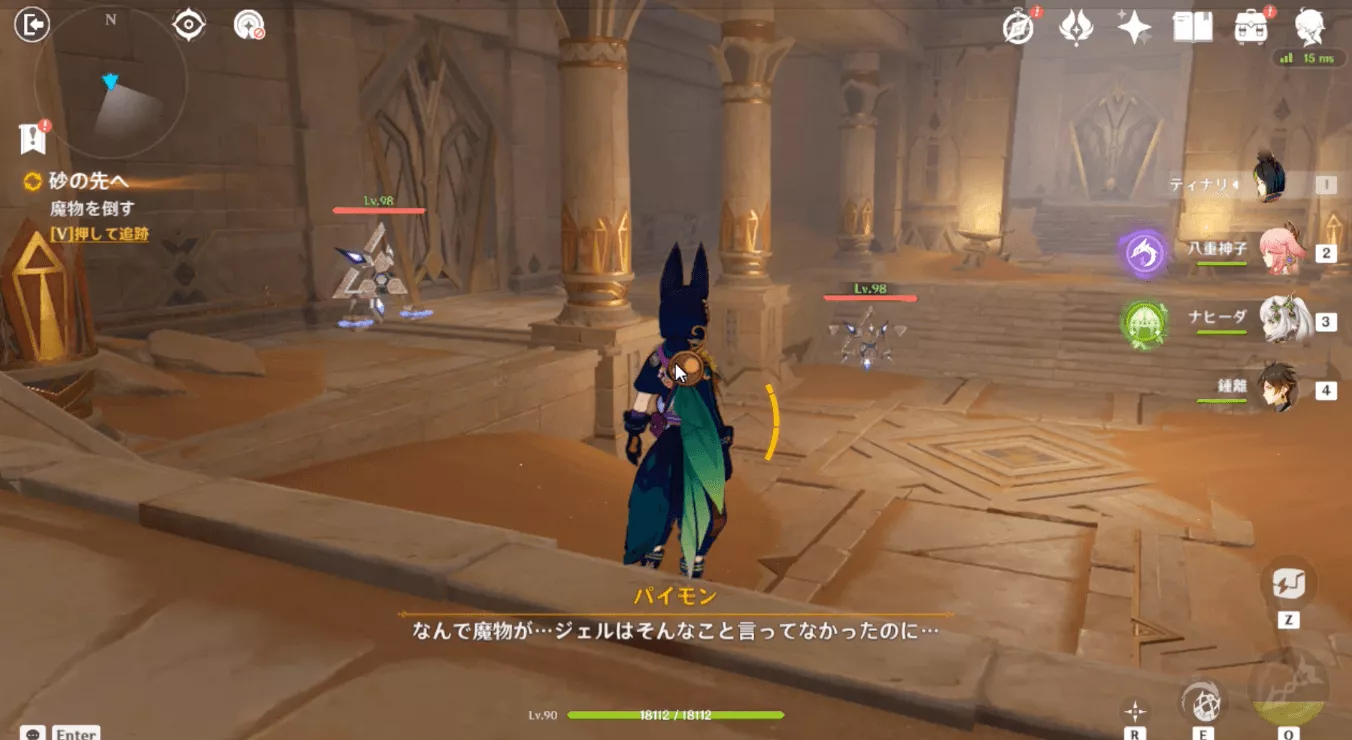Expand the quest journal badge on the left

[x=32, y=136]
